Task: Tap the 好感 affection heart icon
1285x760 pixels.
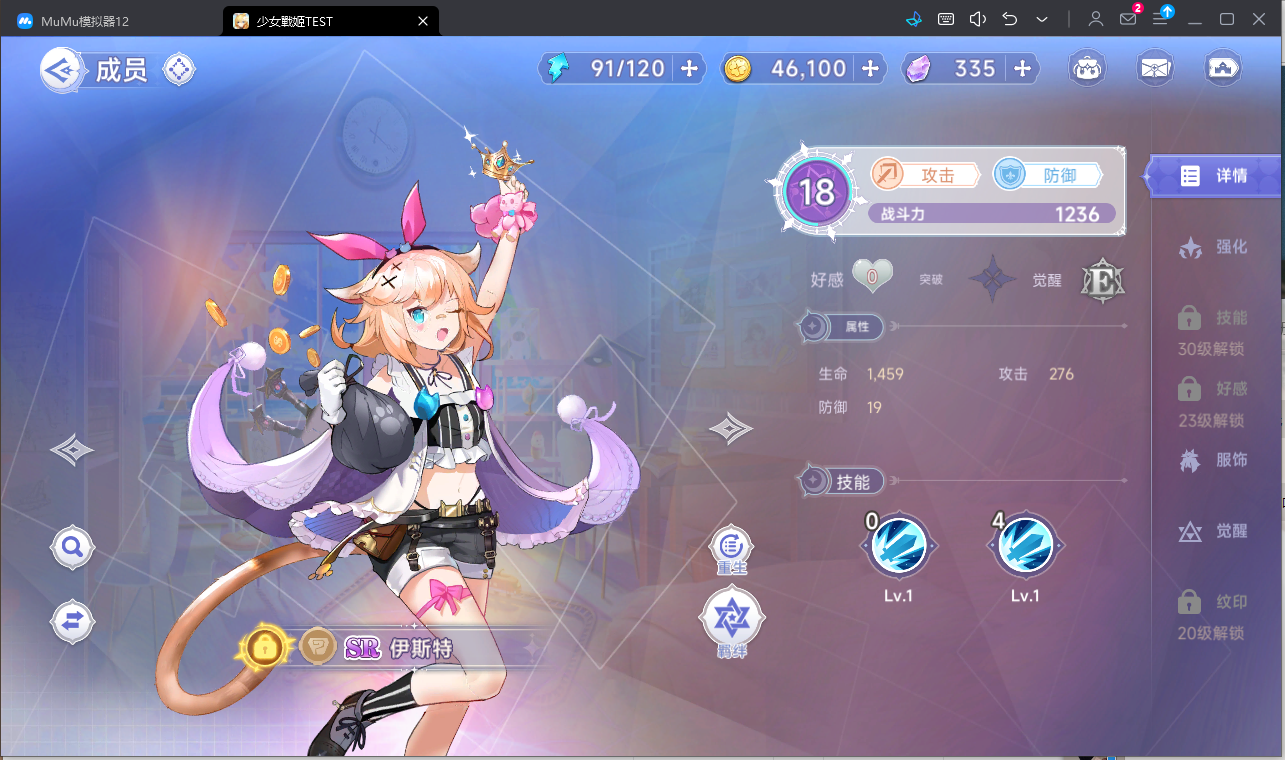Action: coord(872,276)
